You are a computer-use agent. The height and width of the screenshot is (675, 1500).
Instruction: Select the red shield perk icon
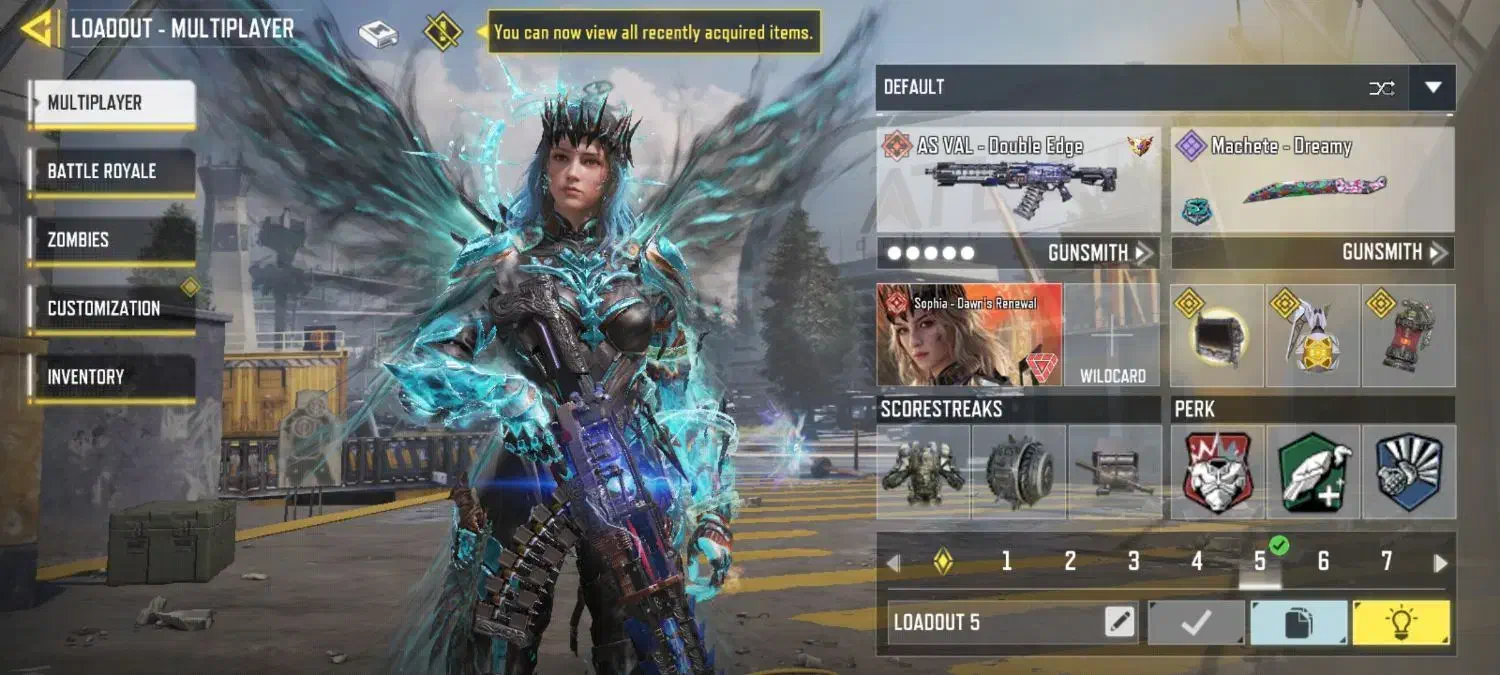click(1216, 472)
